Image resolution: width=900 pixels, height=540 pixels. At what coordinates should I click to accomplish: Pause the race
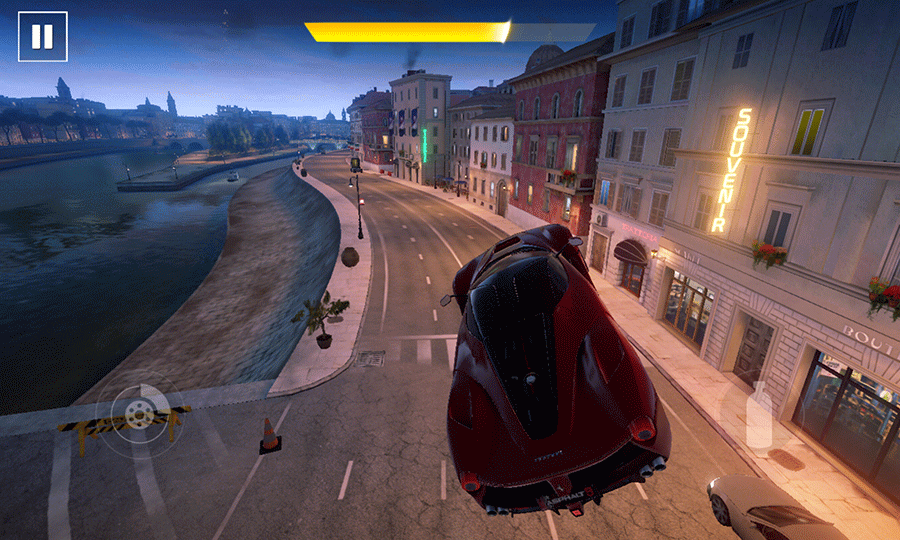tap(42, 37)
